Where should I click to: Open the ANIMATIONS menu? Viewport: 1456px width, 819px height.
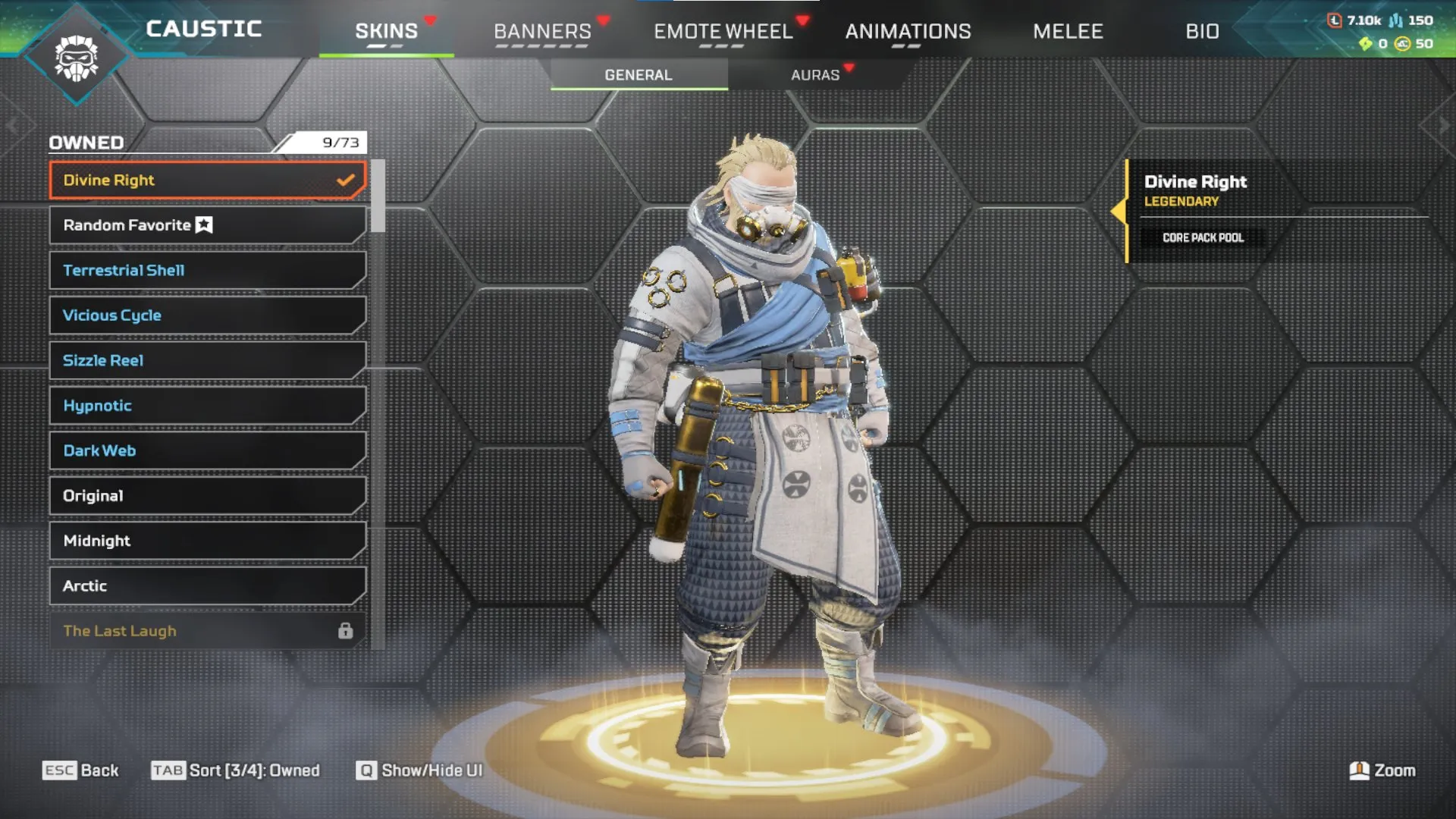pyautogui.click(x=908, y=32)
